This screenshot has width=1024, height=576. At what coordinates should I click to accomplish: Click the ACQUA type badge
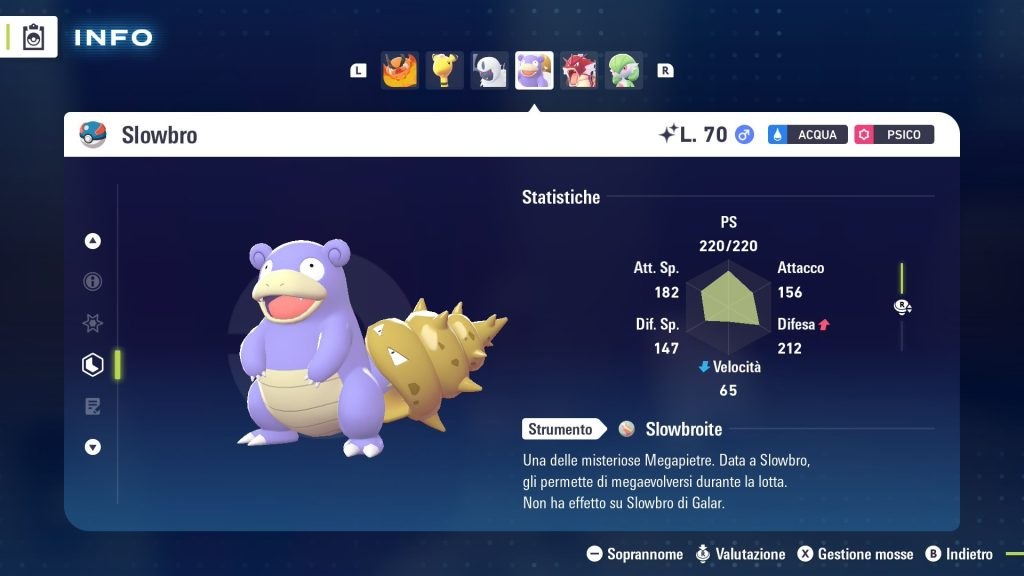pos(808,134)
